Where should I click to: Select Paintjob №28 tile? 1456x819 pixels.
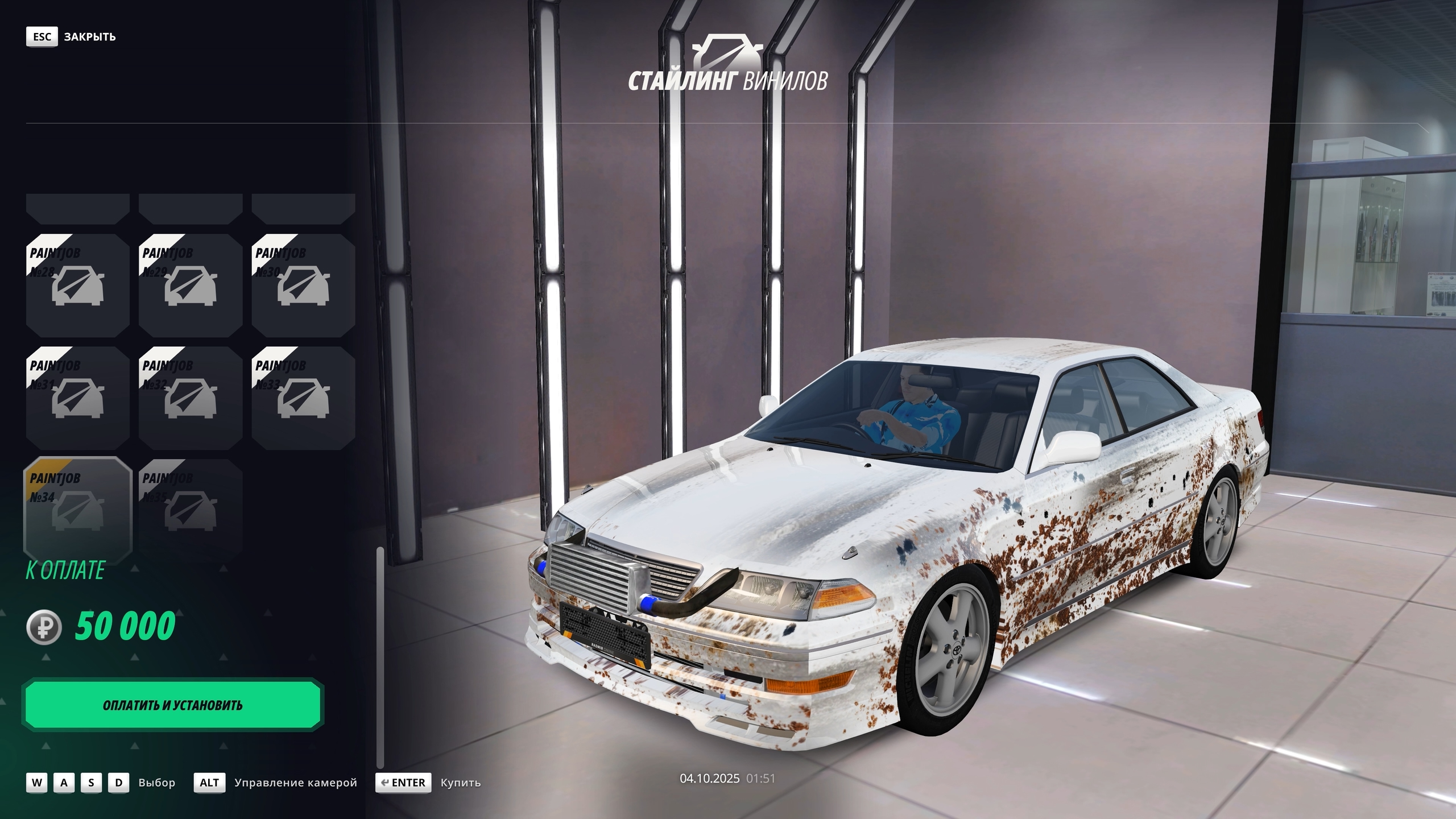point(77,286)
